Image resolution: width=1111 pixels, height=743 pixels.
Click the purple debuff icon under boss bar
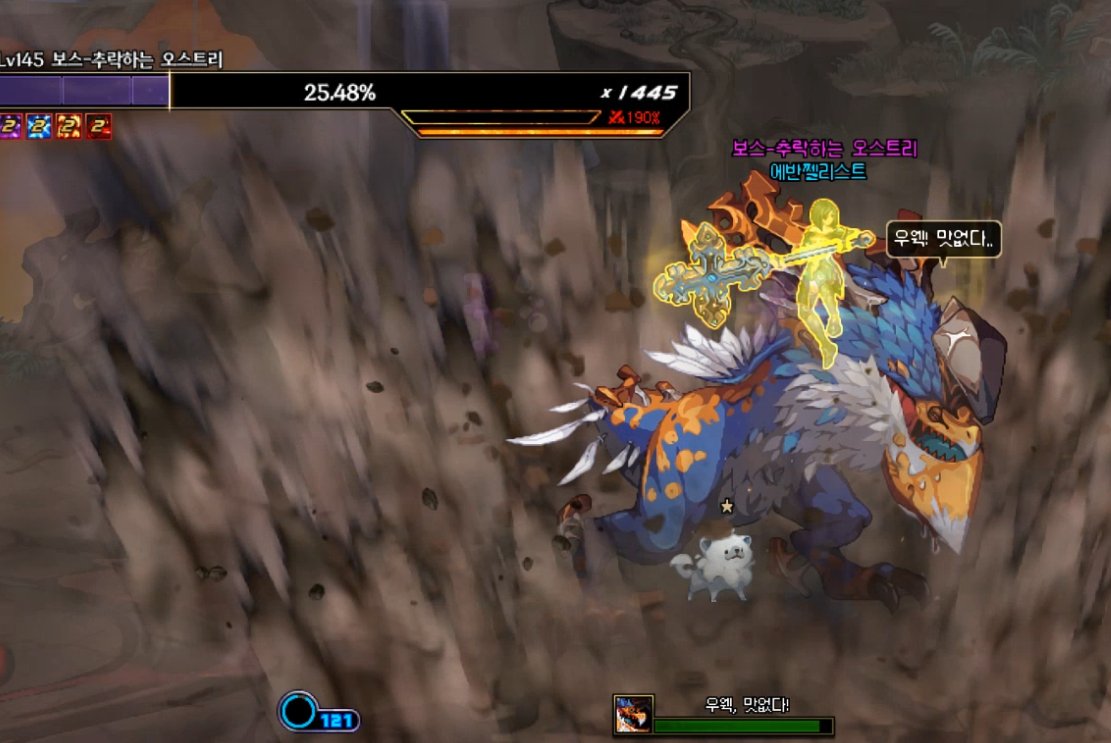point(10,126)
